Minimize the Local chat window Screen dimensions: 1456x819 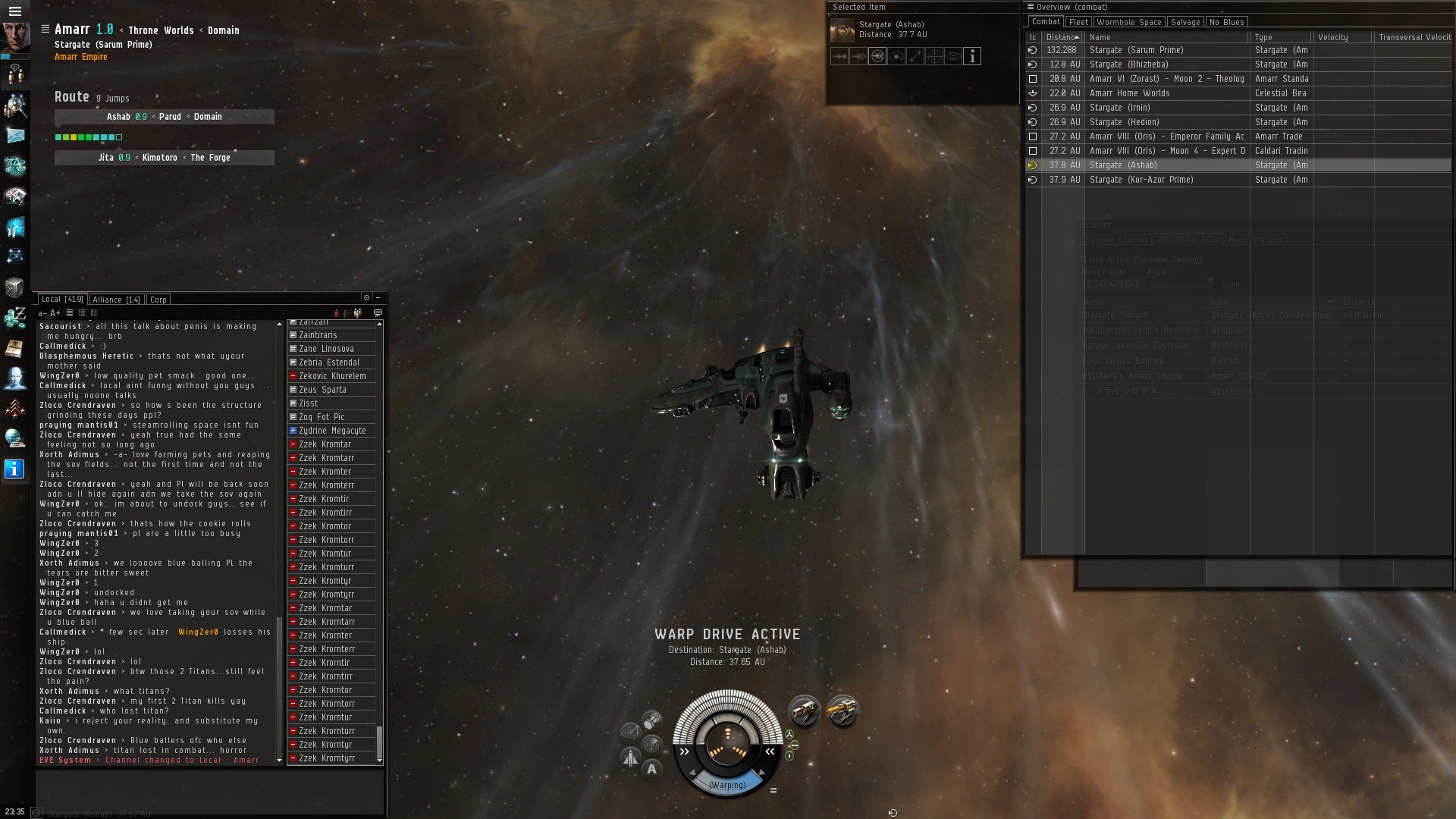pyautogui.click(x=378, y=297)
